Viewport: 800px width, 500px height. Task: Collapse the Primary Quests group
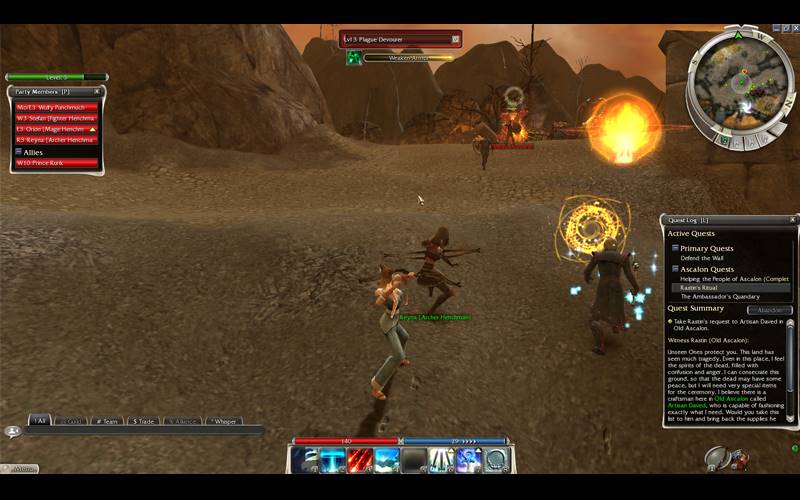tap(675, 248)
